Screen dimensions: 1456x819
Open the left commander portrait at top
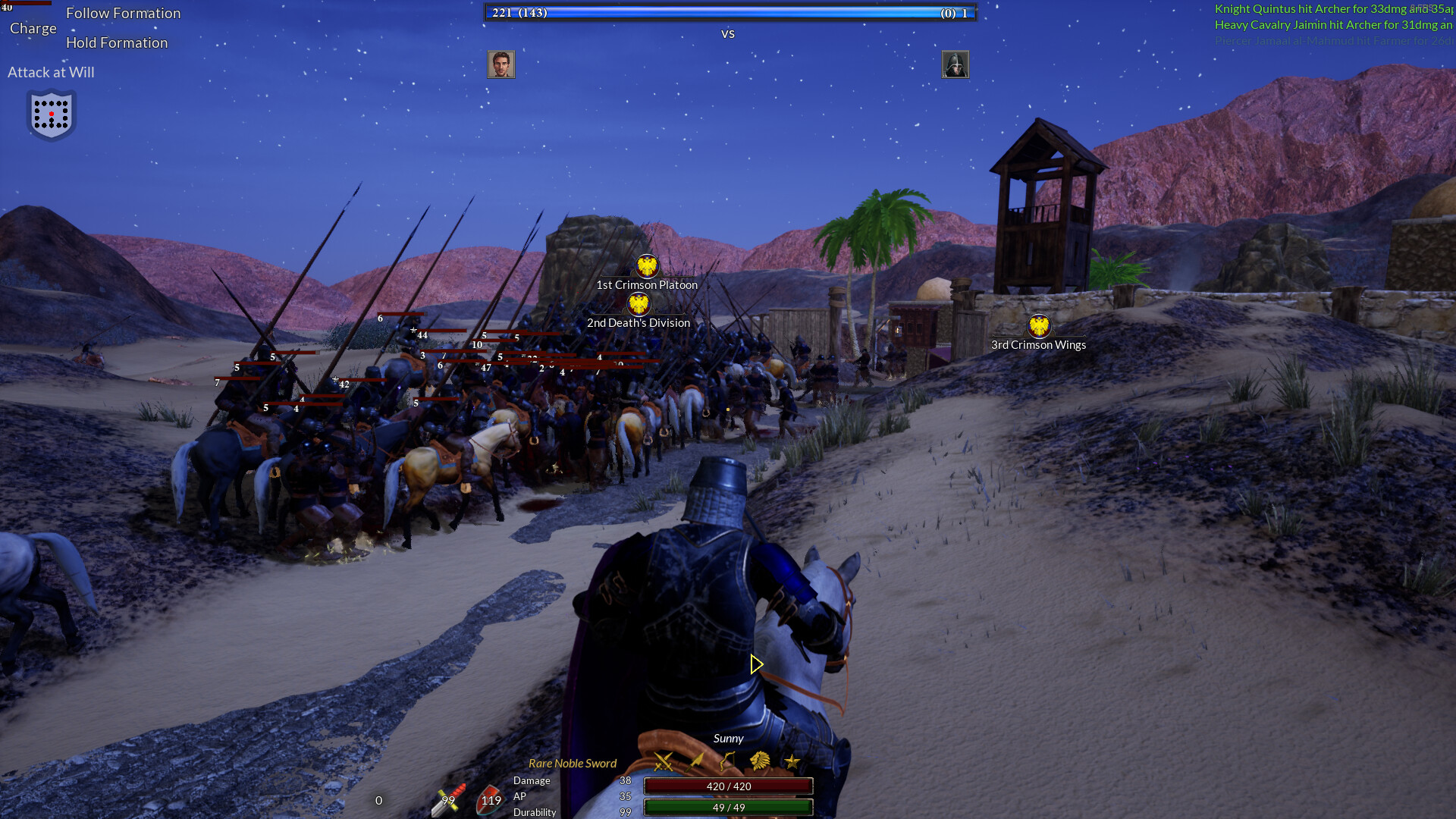(x=501, y=64)
